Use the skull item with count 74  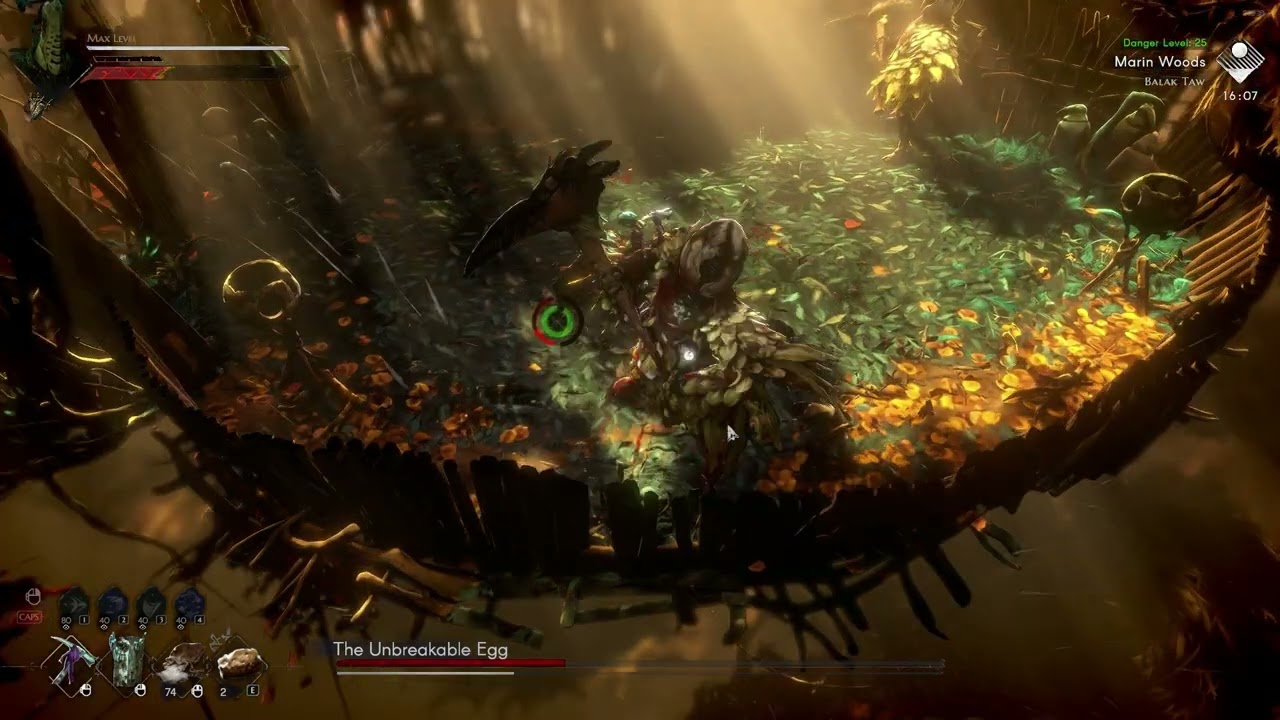(183, 662)
